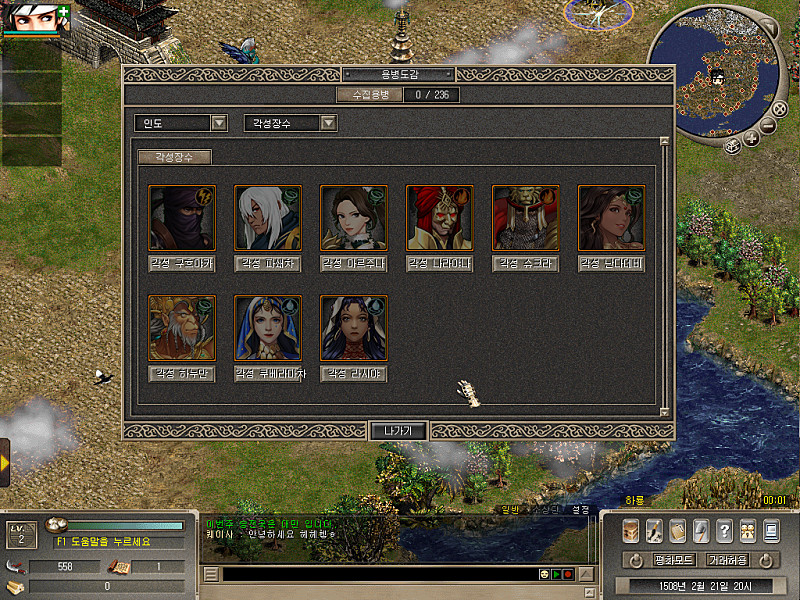
Task: Select the monkey-faced 각성 하누만 portrait
Action: (182, 328)
